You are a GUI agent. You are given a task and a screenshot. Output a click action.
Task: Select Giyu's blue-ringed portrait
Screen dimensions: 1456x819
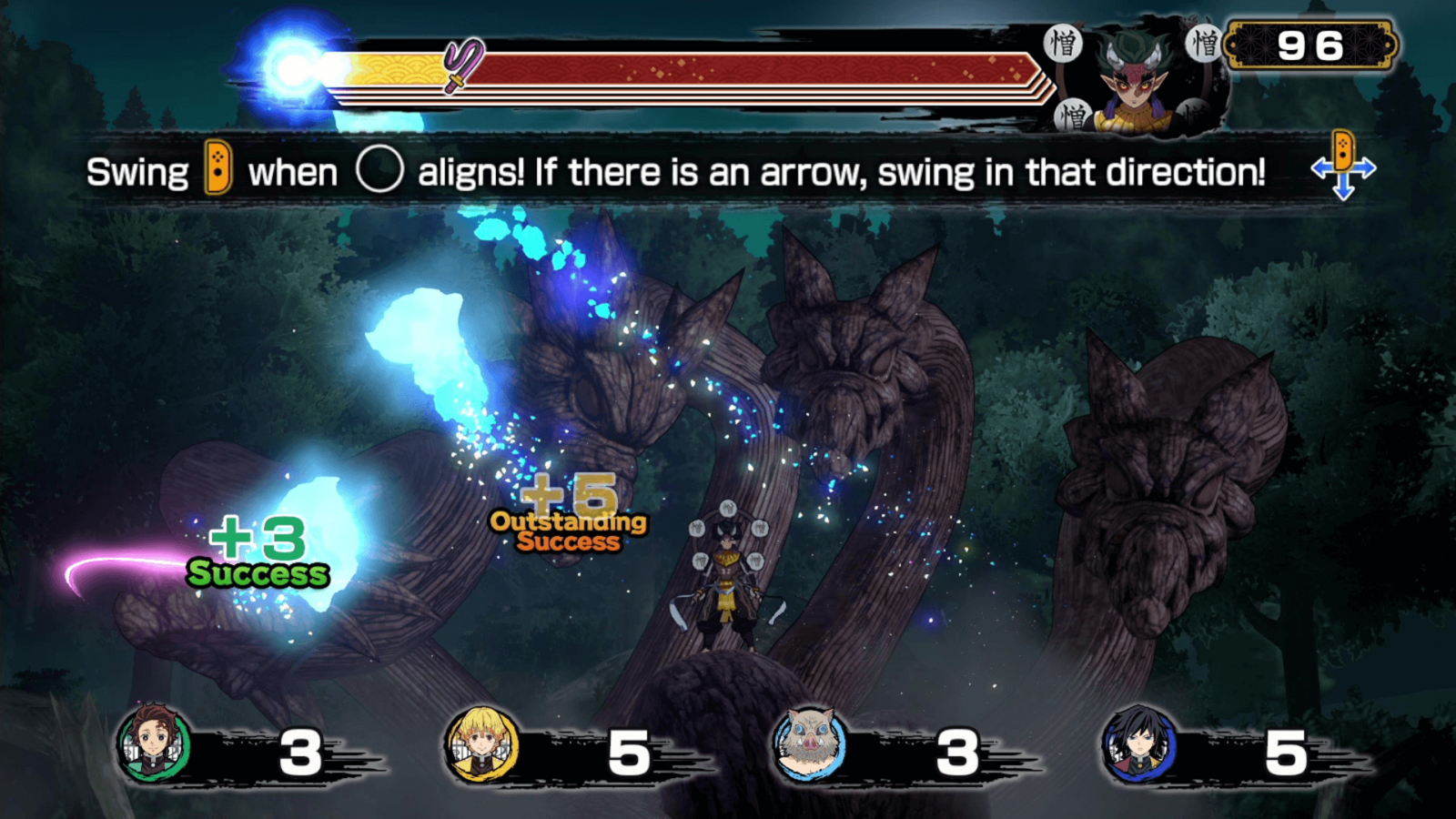tap(1138, 745)
